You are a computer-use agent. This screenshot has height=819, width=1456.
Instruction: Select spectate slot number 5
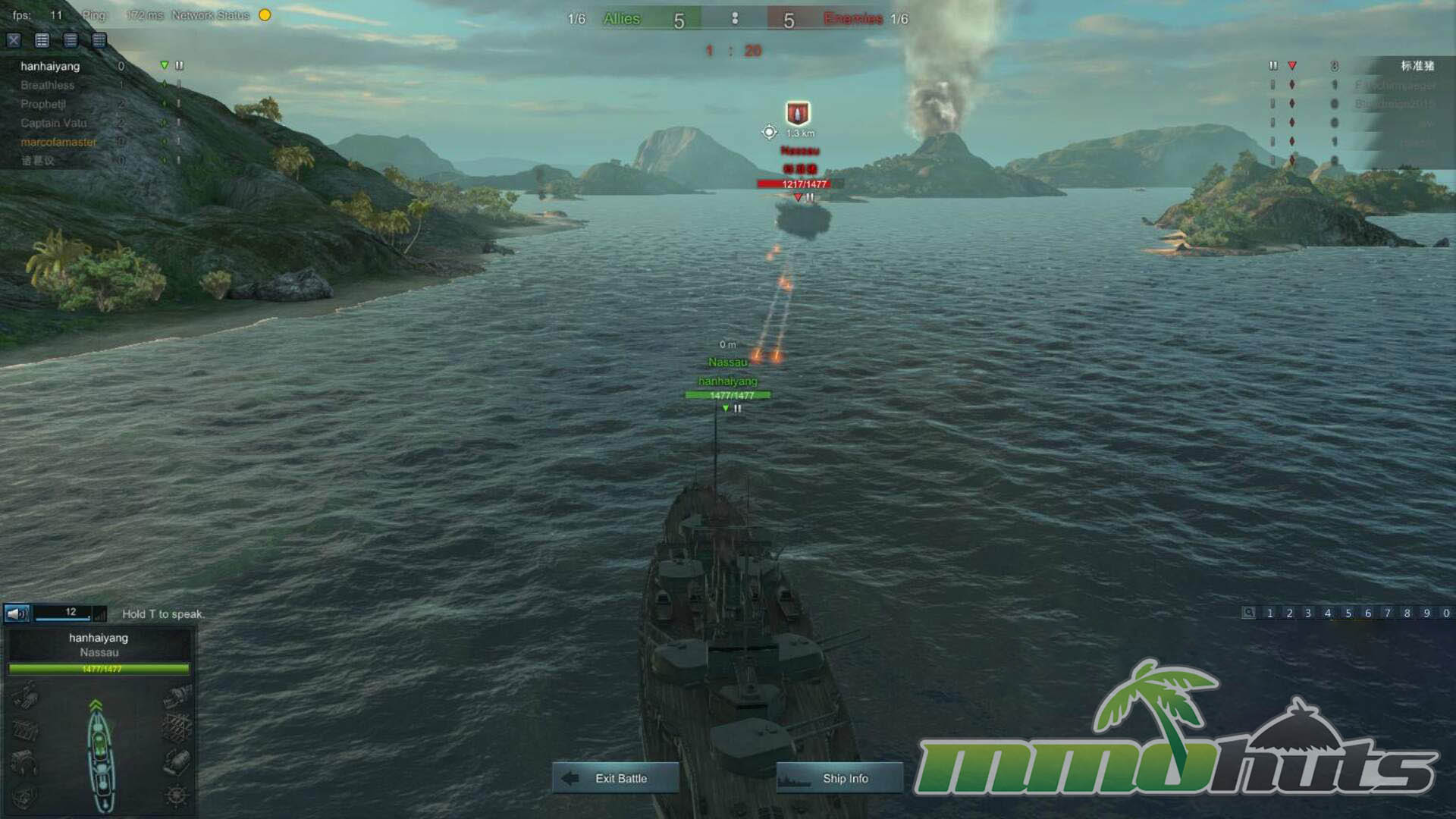(x=1348, y=613)
